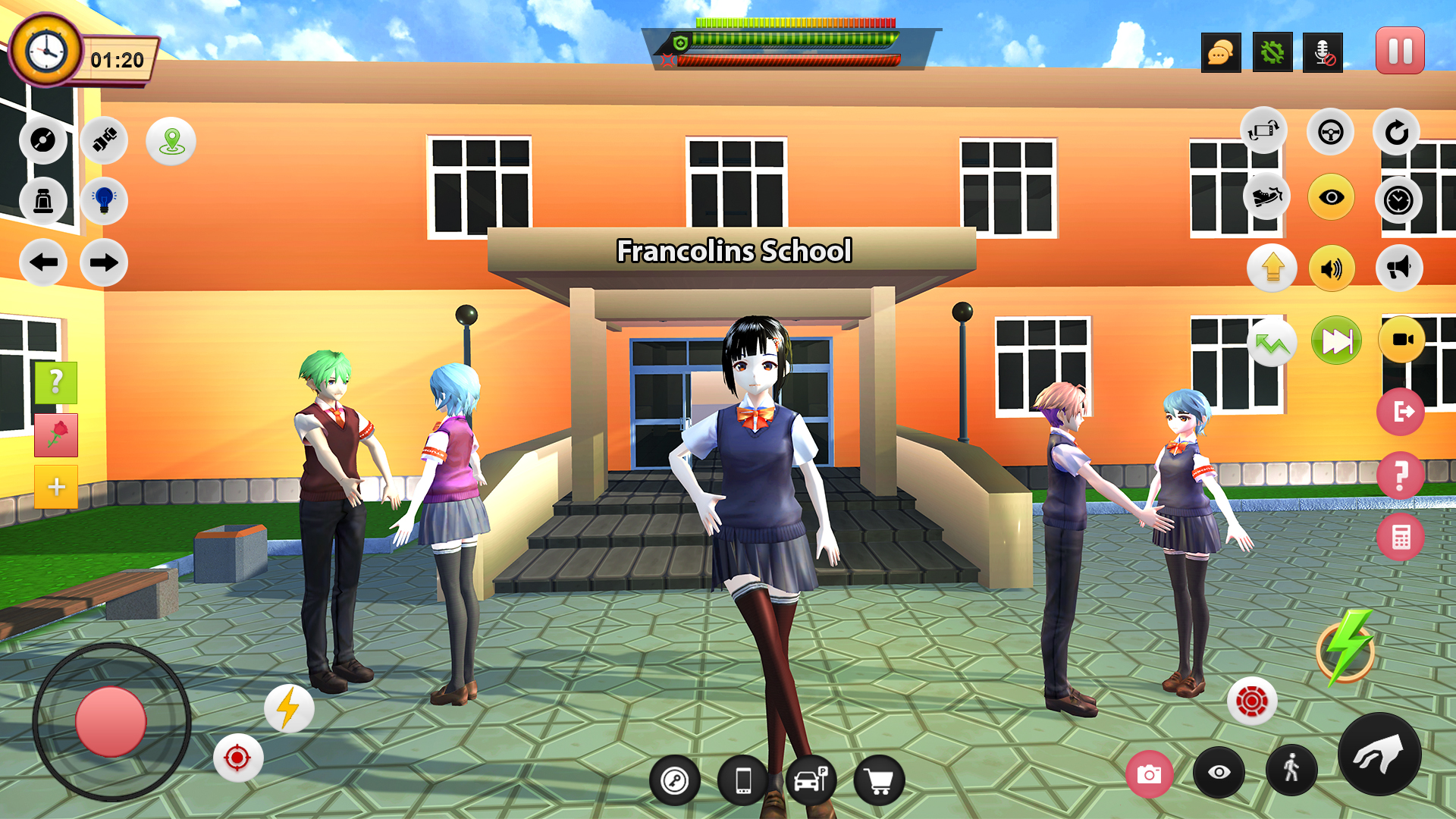Enable the headlight bulb toggle

pyautogui.click(x=103, y=202)
